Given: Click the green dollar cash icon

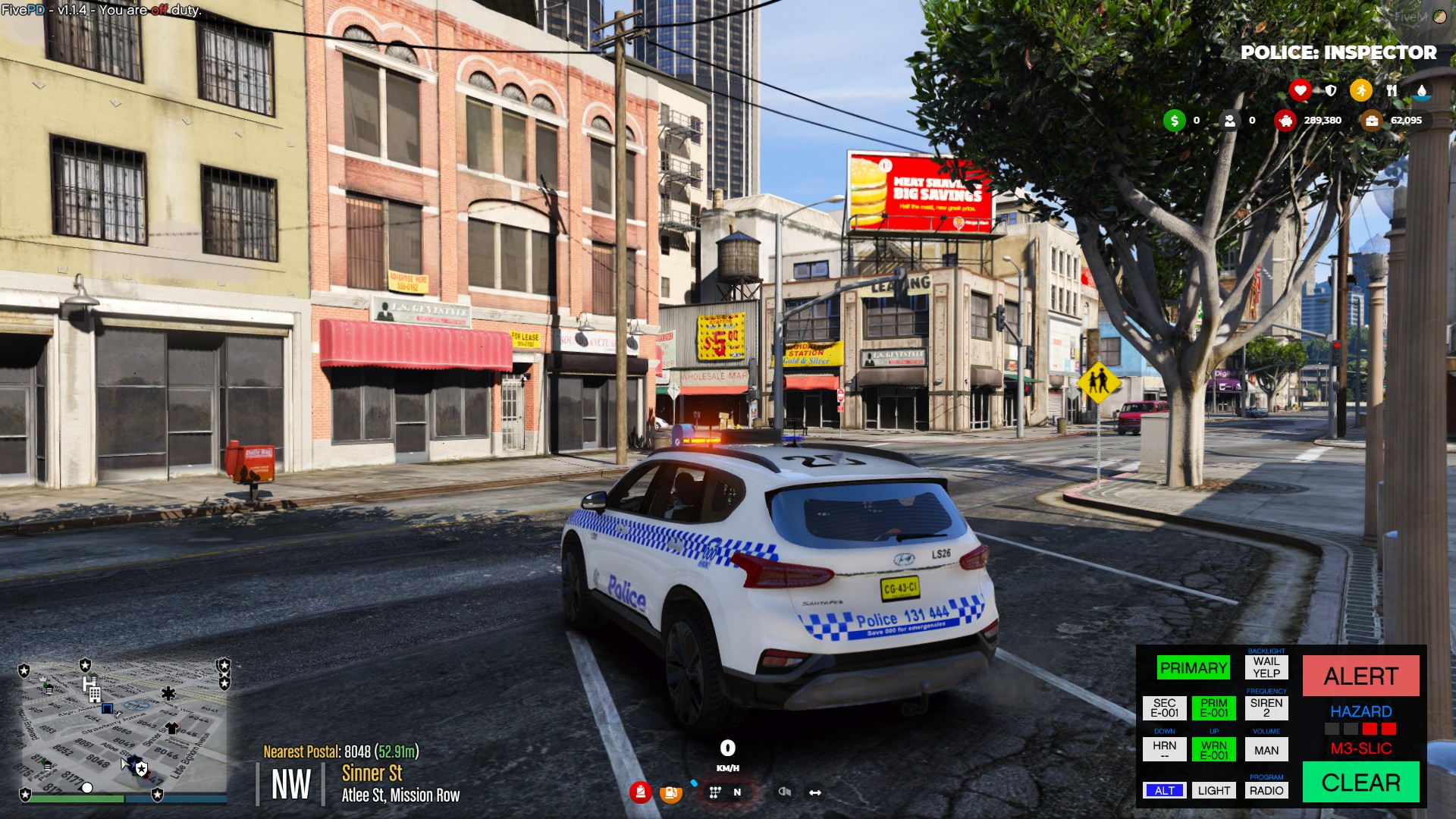Looking at the screenshot, I should pyautogui.click(x=1175, y=121).
